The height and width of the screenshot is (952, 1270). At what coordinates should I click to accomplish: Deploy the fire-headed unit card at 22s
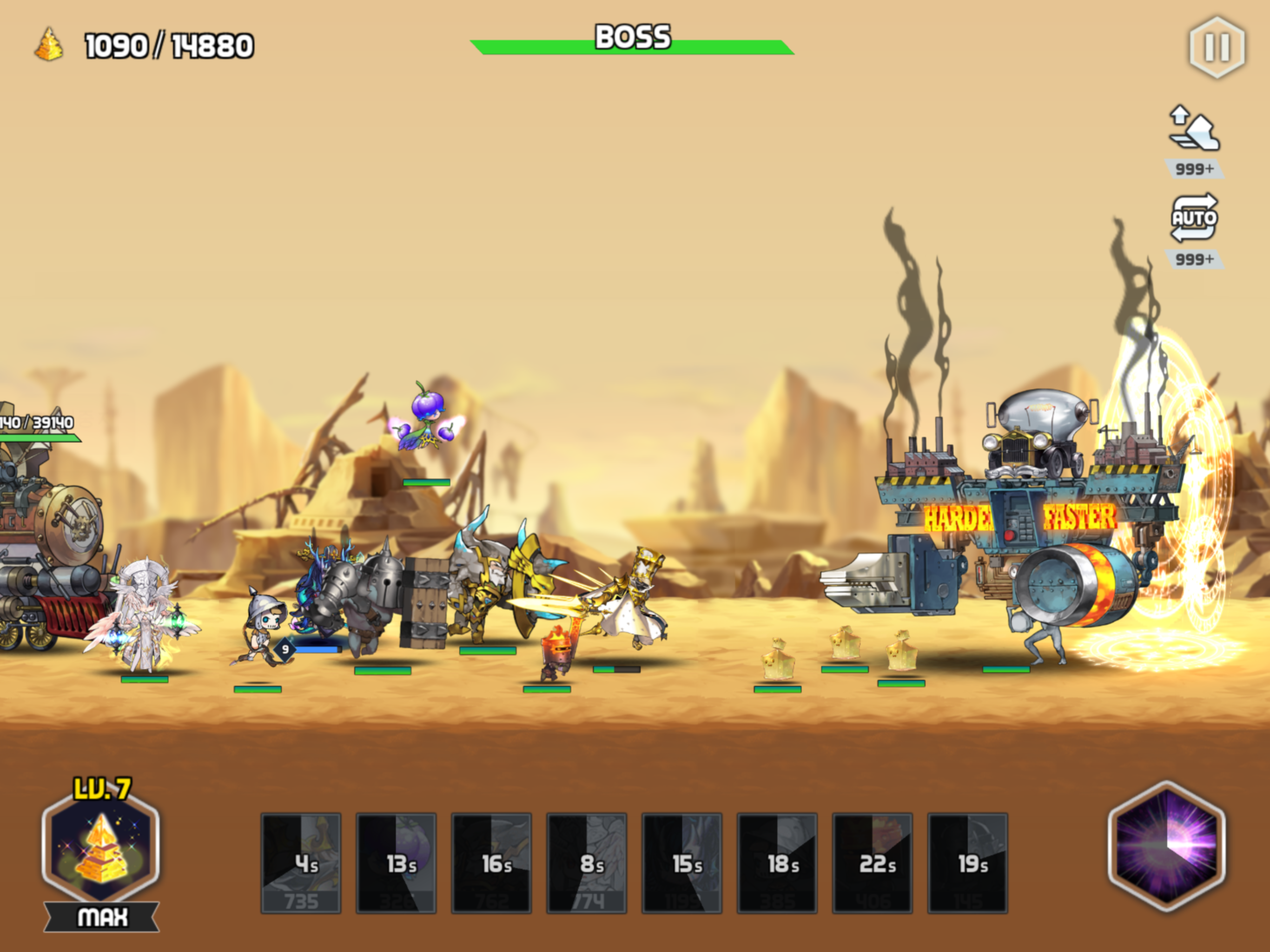[x=873, y=862]
